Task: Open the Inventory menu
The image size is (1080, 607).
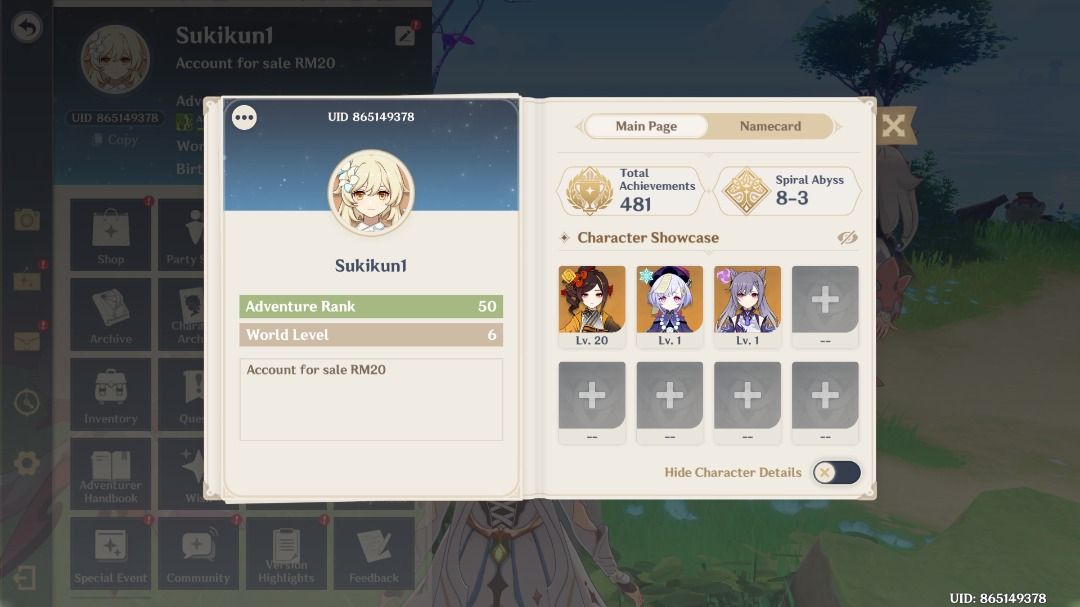Action: pyautogui.click(x=110, y=394)
